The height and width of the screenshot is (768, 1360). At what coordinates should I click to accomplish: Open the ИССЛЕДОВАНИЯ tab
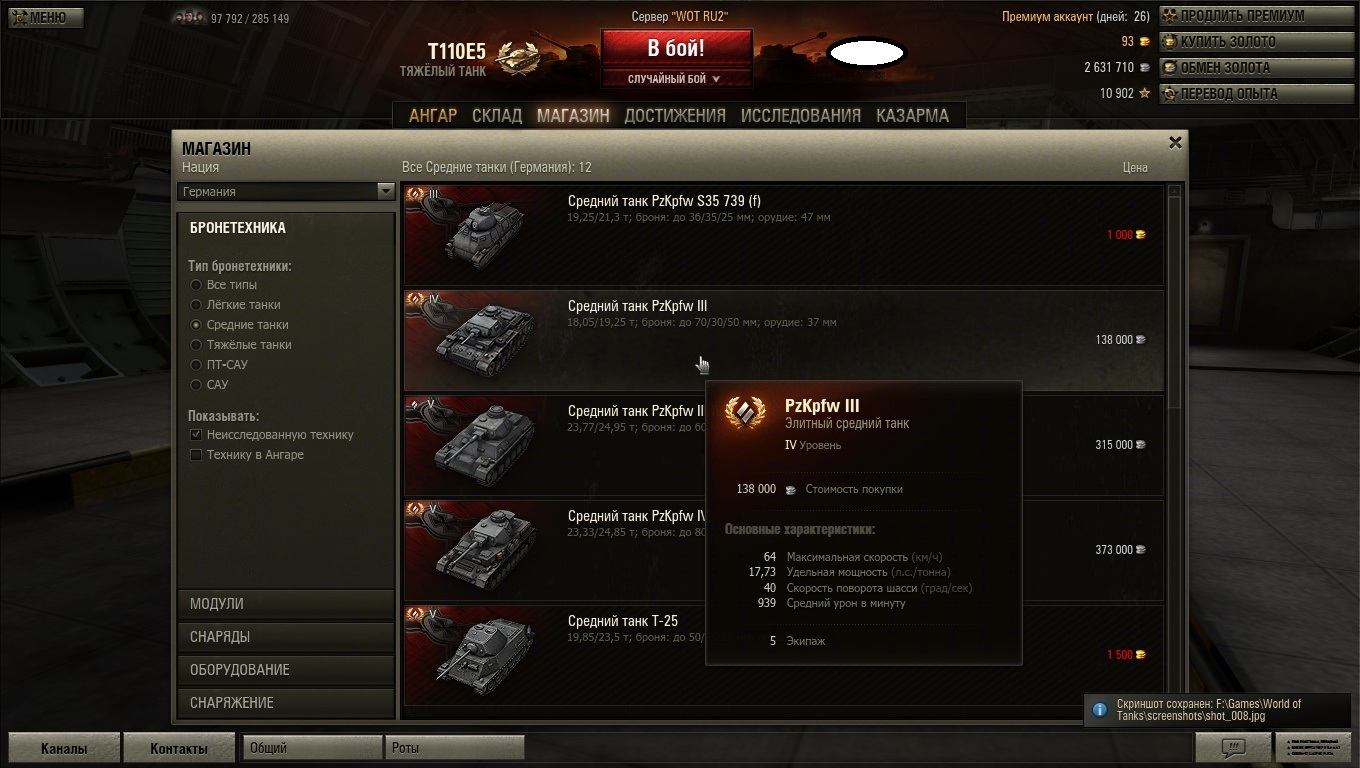coord(800,115)
